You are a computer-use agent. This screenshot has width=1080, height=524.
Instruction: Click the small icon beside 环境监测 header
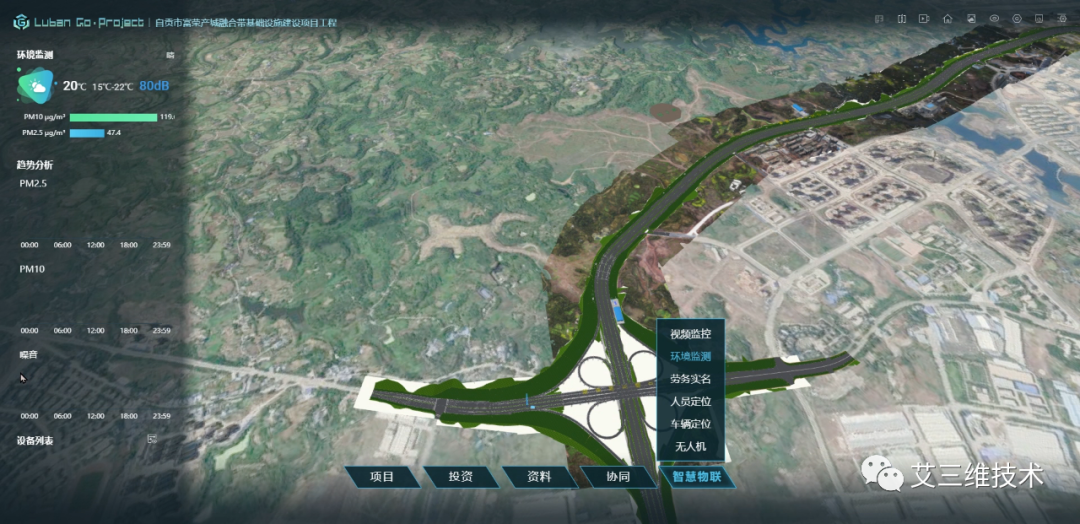click(169, 55)
